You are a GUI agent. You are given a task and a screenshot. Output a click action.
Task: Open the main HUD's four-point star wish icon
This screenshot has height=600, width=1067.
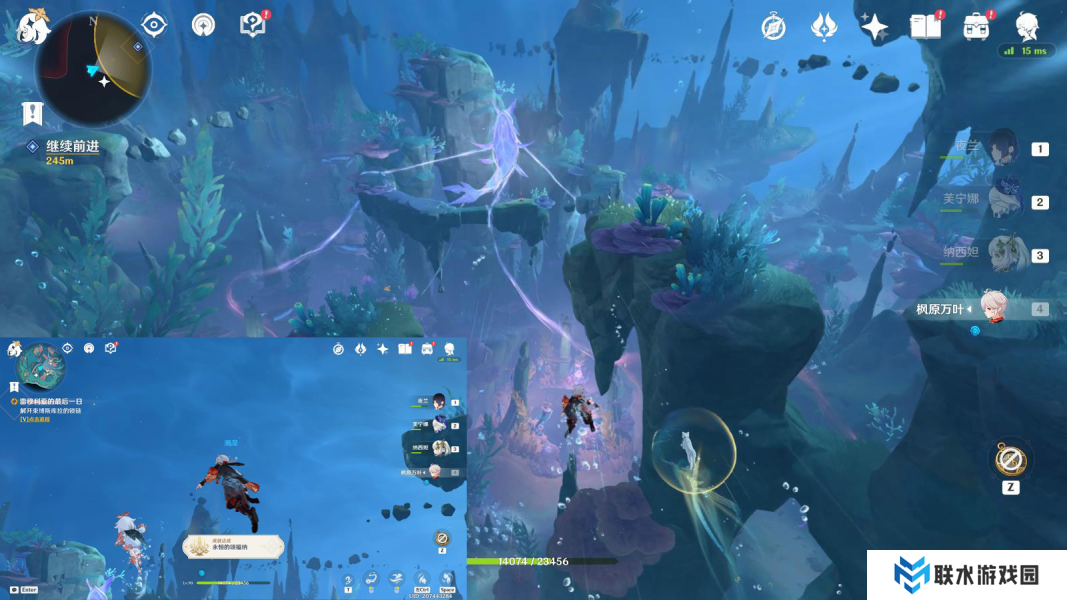point(874,27)
